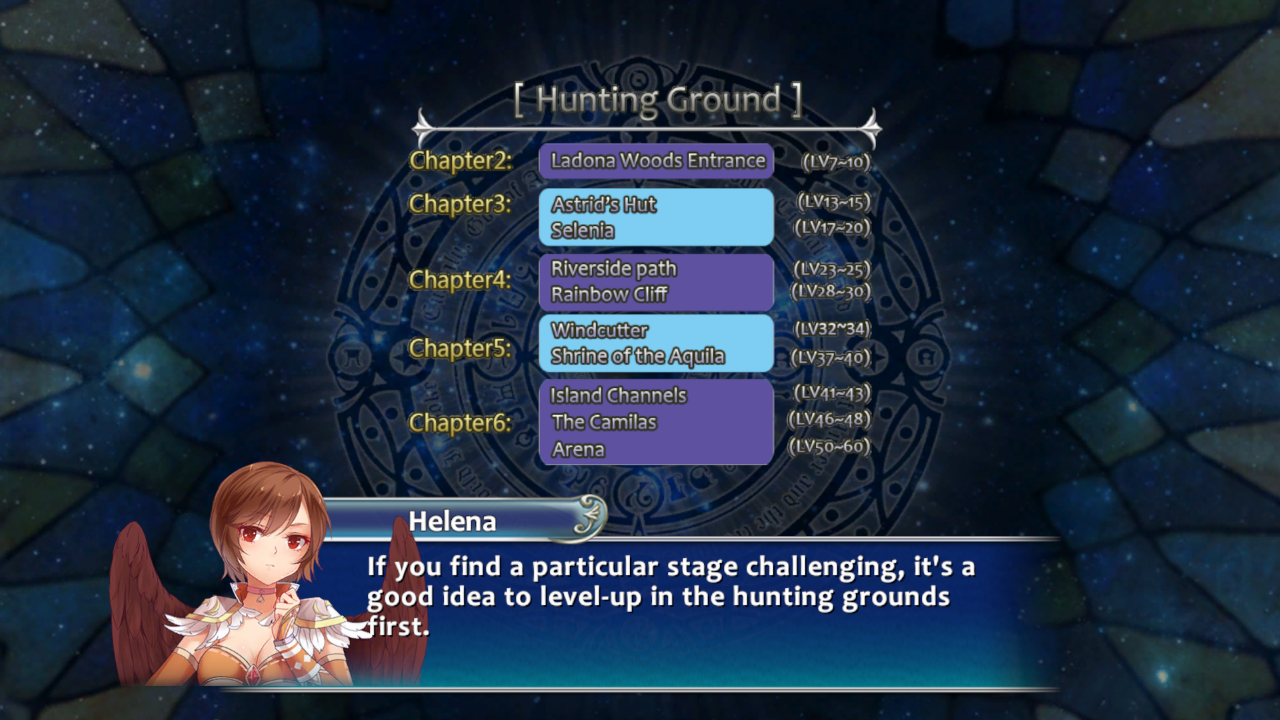Open the Windcutter hunting ground
This screenshot has width=1280, height=720.
point(600,331)
